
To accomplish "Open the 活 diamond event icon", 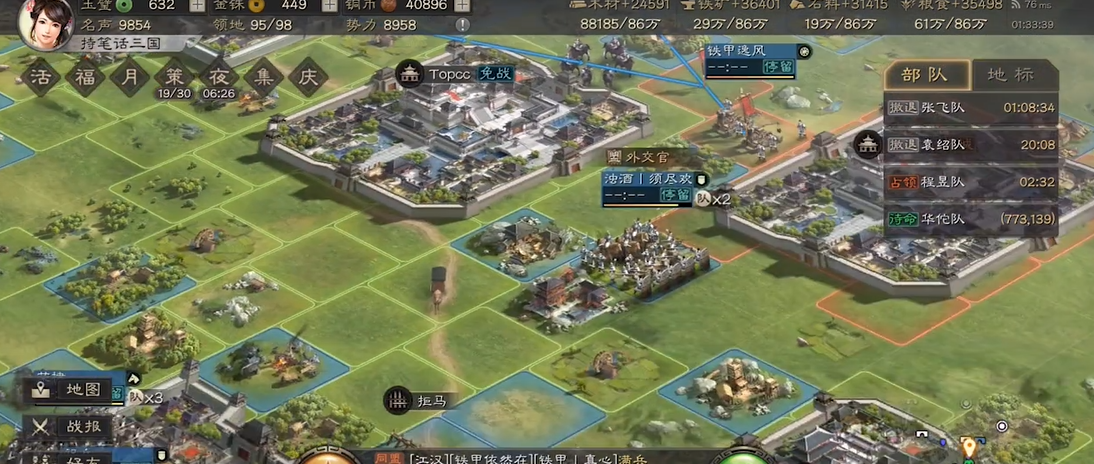I will 41,76.
